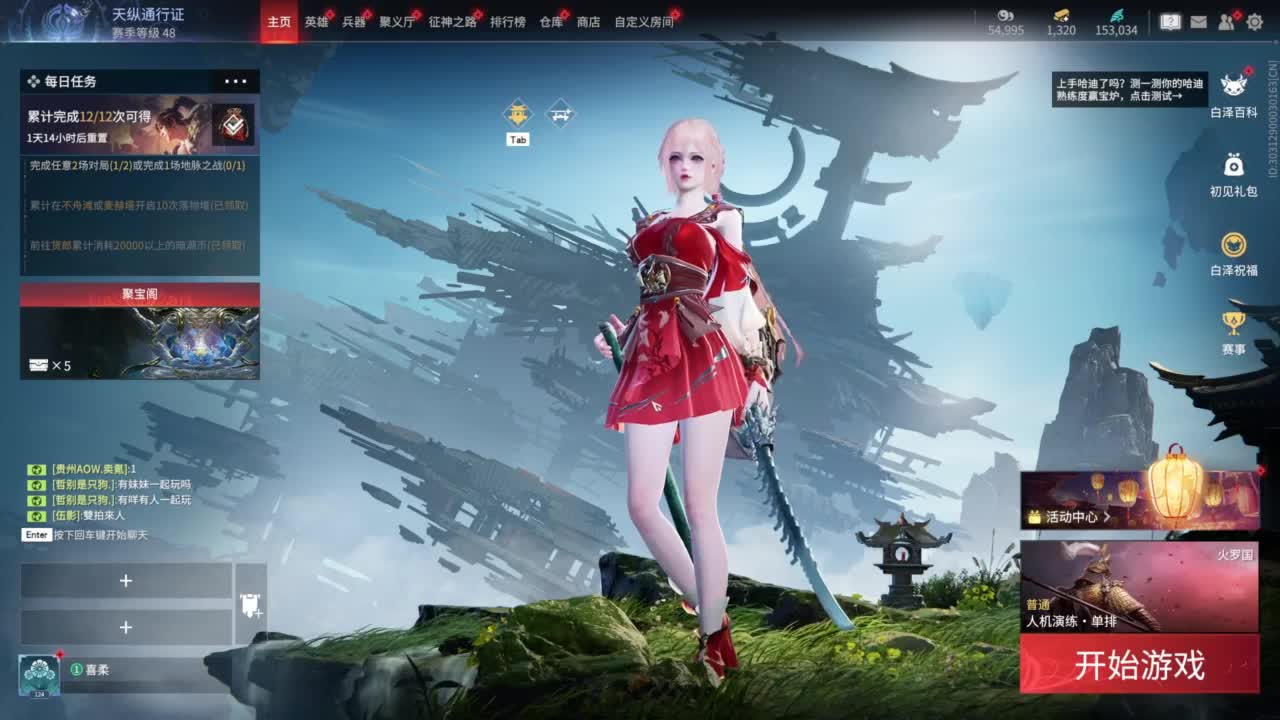Open the daily tasks more options menu

[x=237, y=81]
